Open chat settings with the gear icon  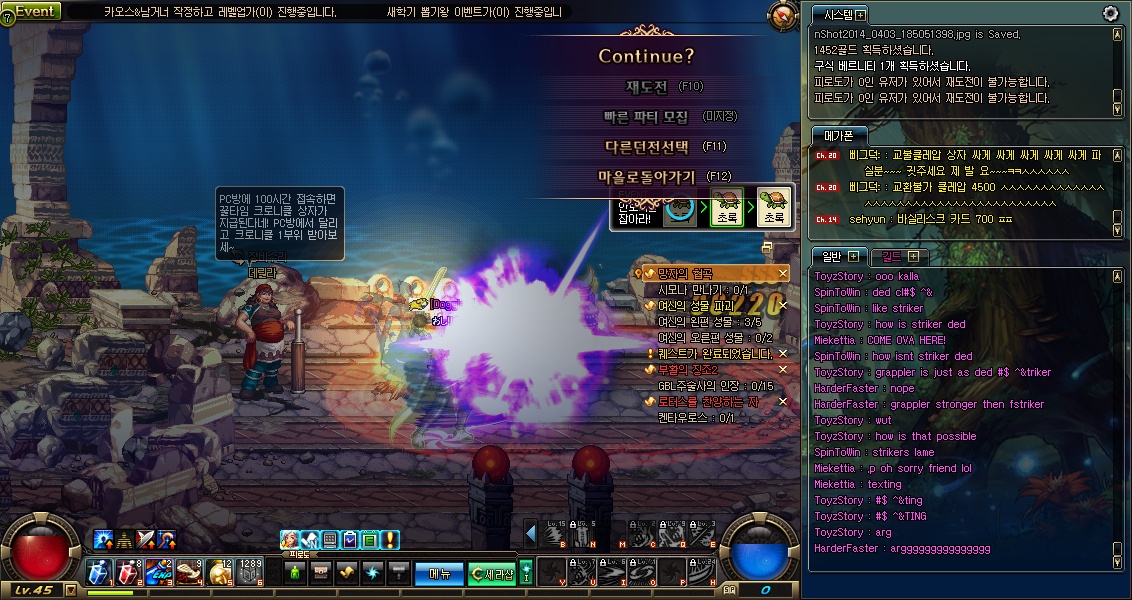1110,13
